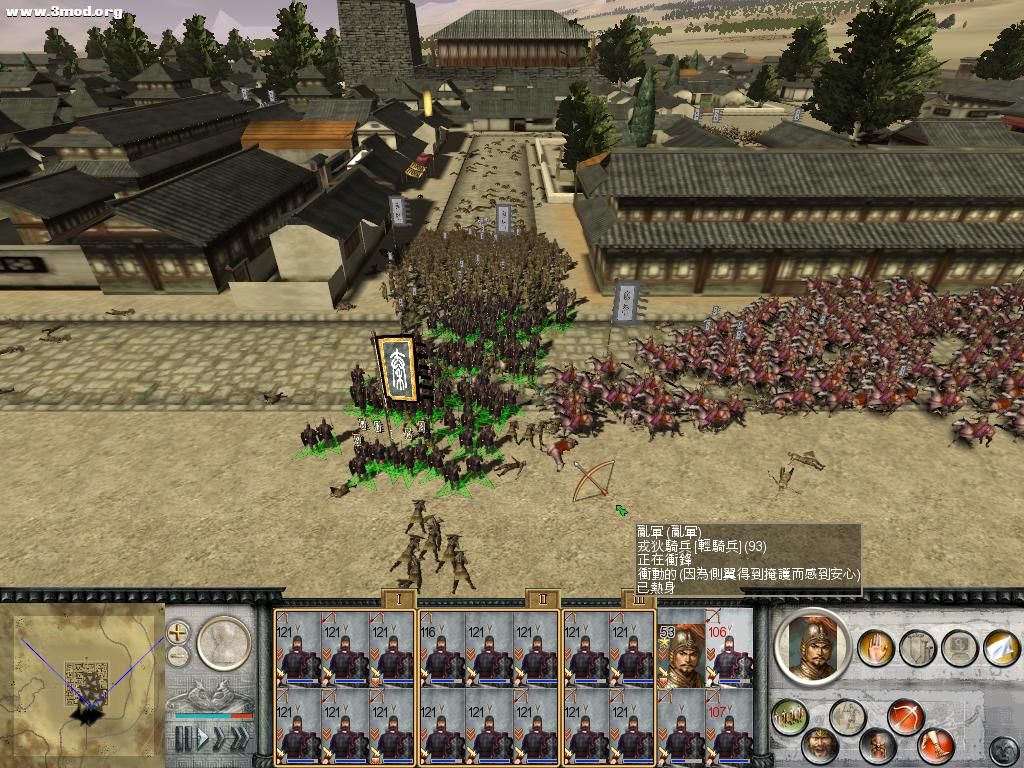Select group II tab
This screenshot has width=1024, height=768.
[542, 599]
